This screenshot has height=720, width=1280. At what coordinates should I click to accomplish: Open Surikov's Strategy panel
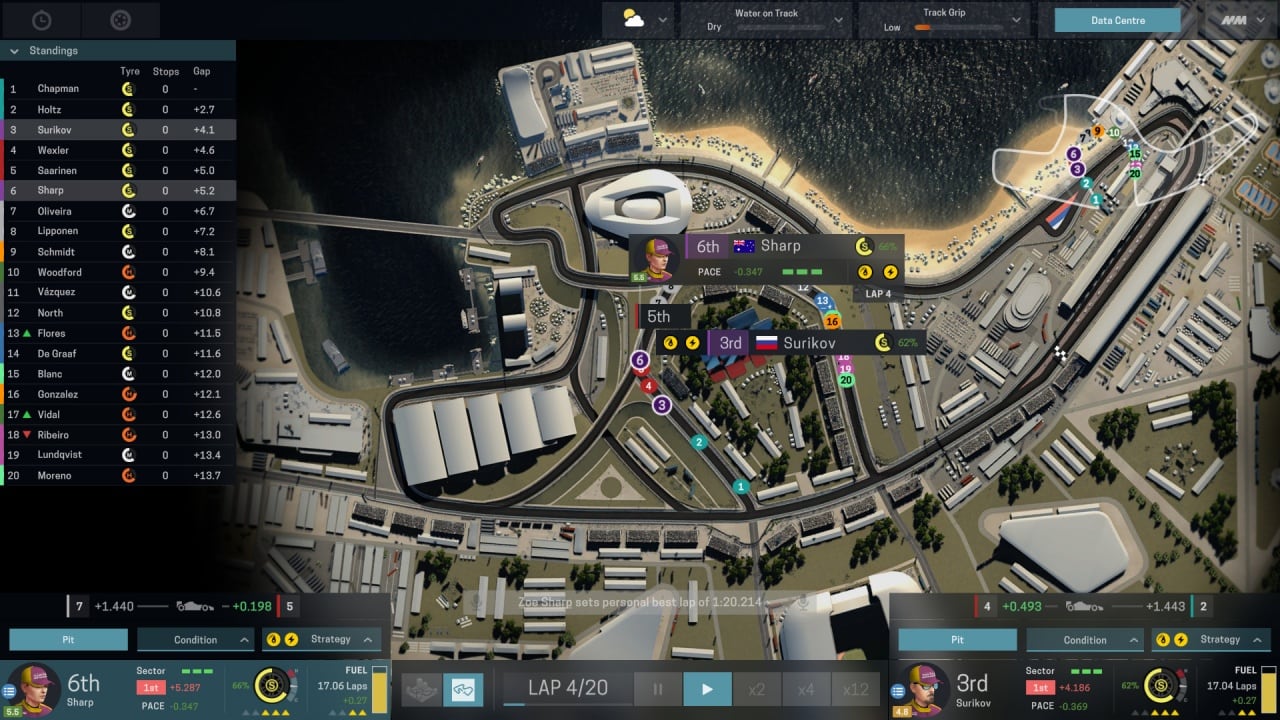click(1210, 640)
